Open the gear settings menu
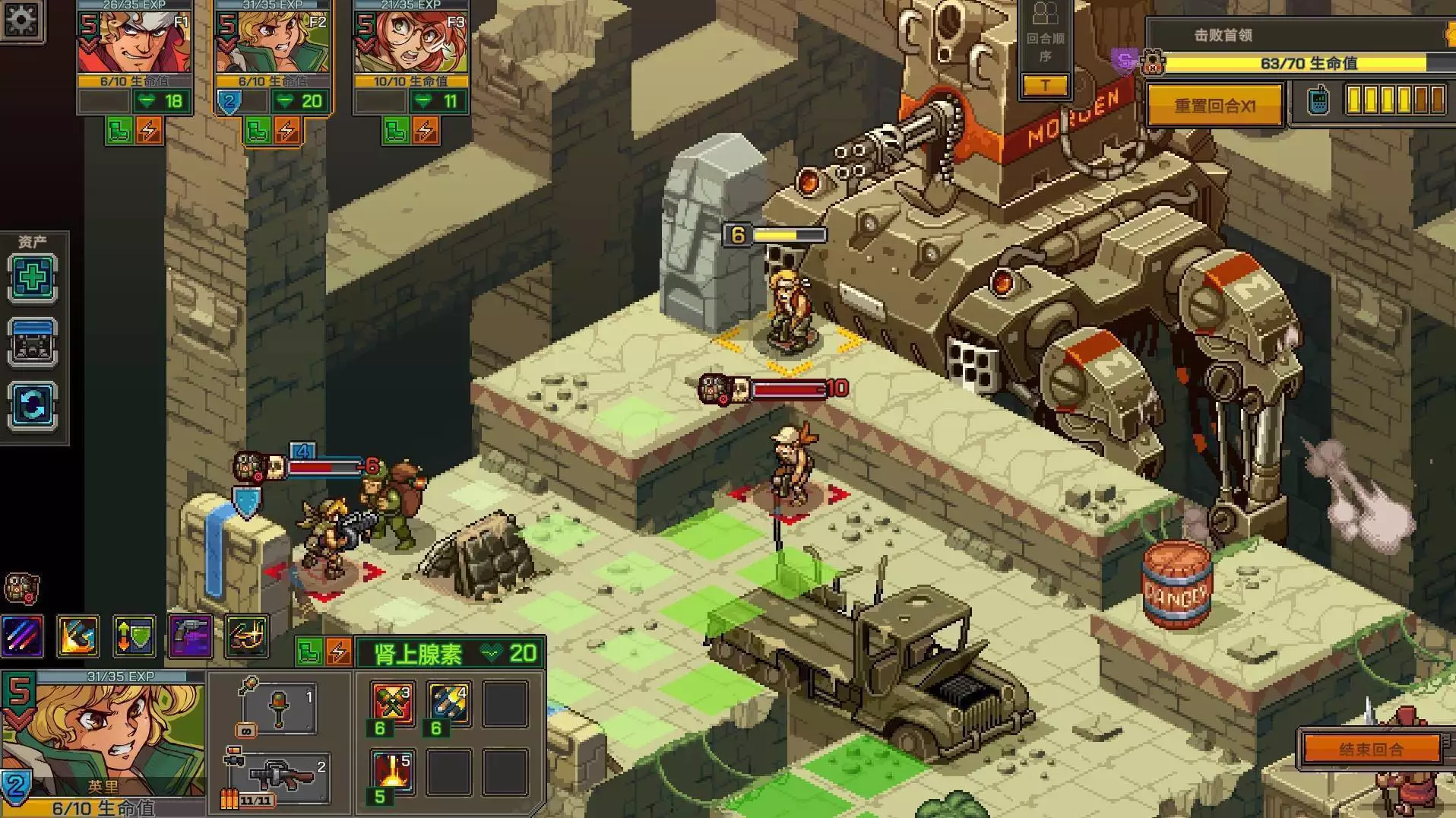This screenshot has width=1456, height=818. 21,19
